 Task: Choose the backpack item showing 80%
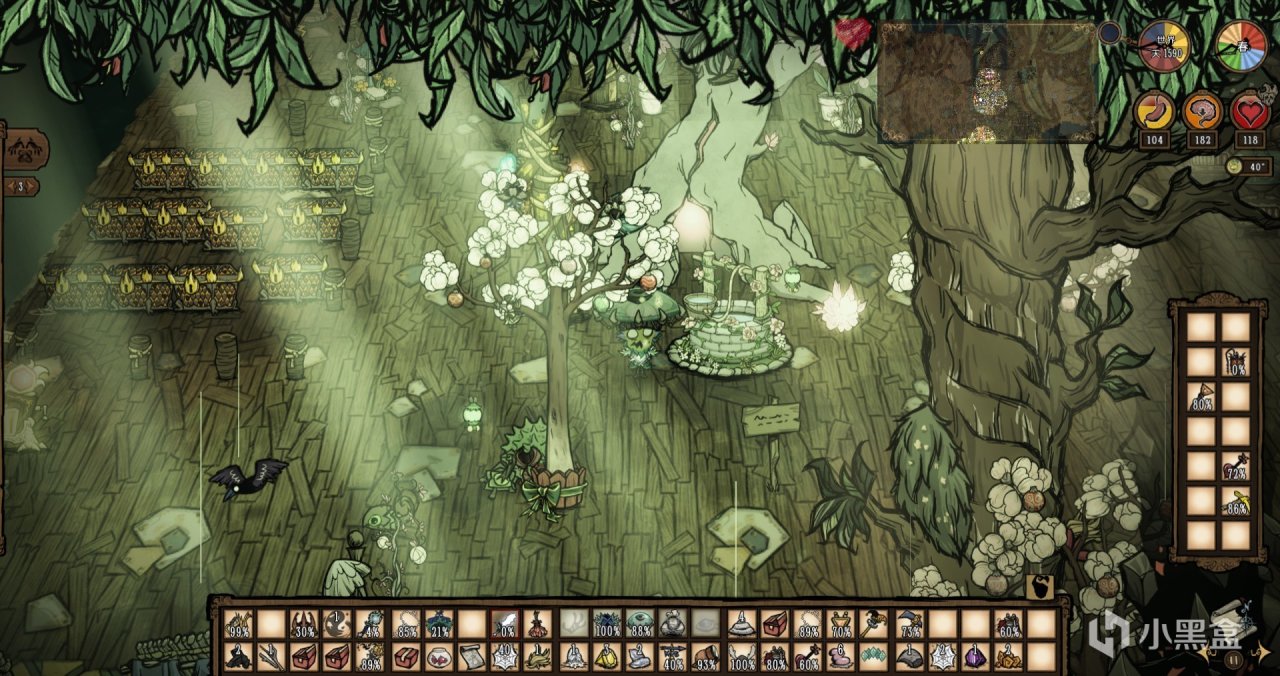tap(1201, 397)
